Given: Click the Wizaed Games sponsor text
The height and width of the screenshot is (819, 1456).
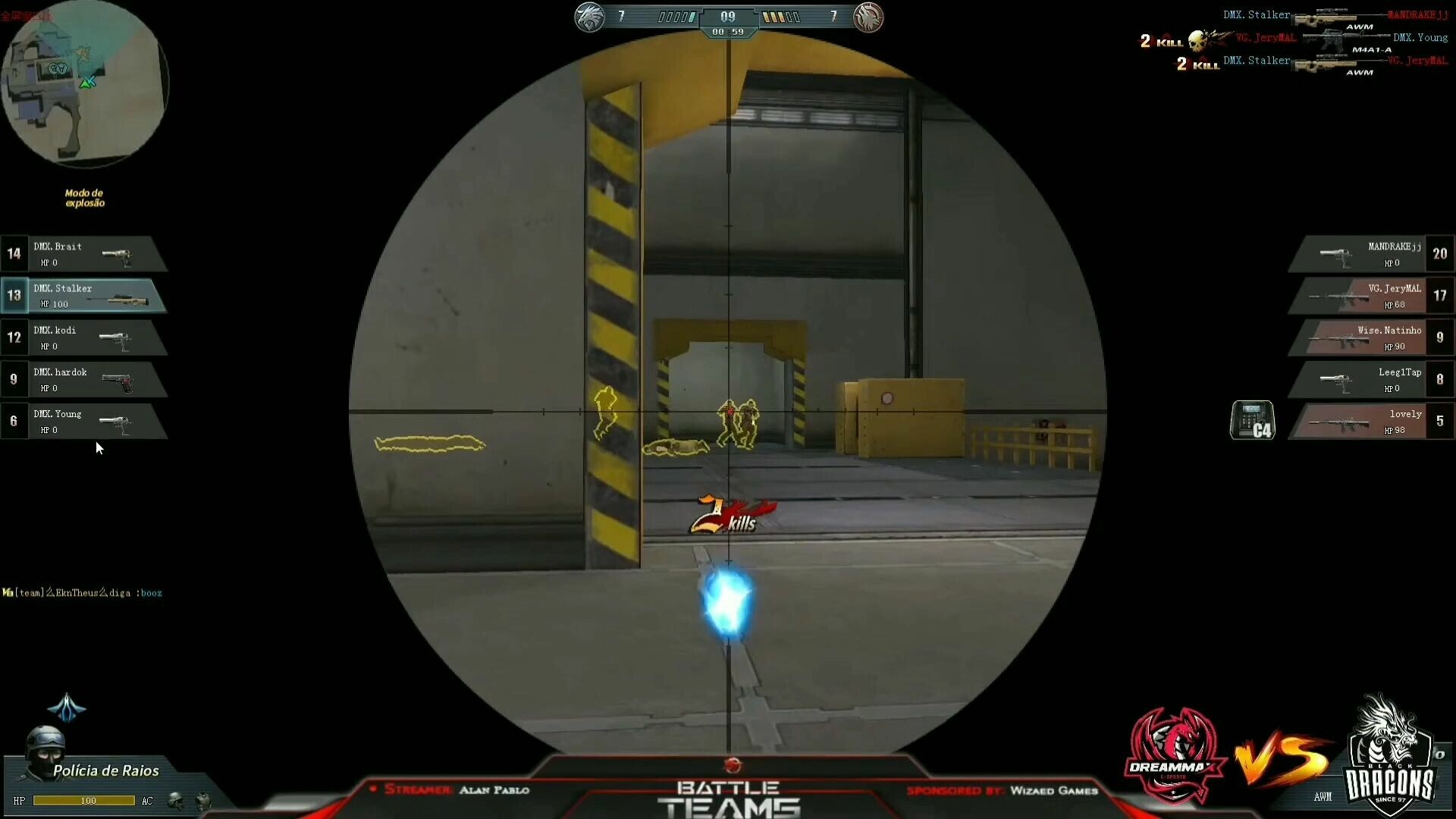Looking at the screenshot, I should [1053, 791].
